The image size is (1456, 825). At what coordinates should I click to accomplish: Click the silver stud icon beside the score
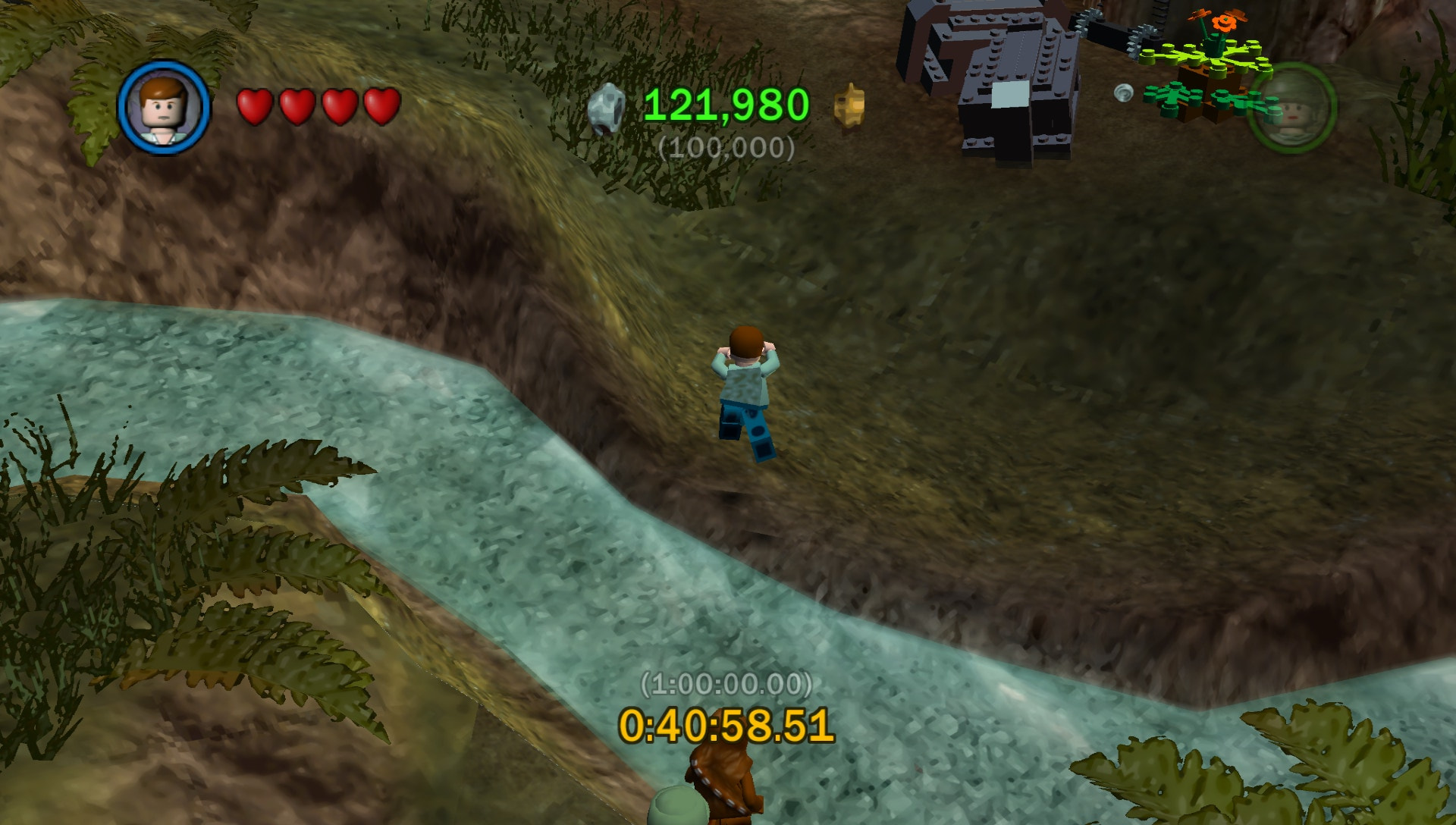(x=607, y=109)
